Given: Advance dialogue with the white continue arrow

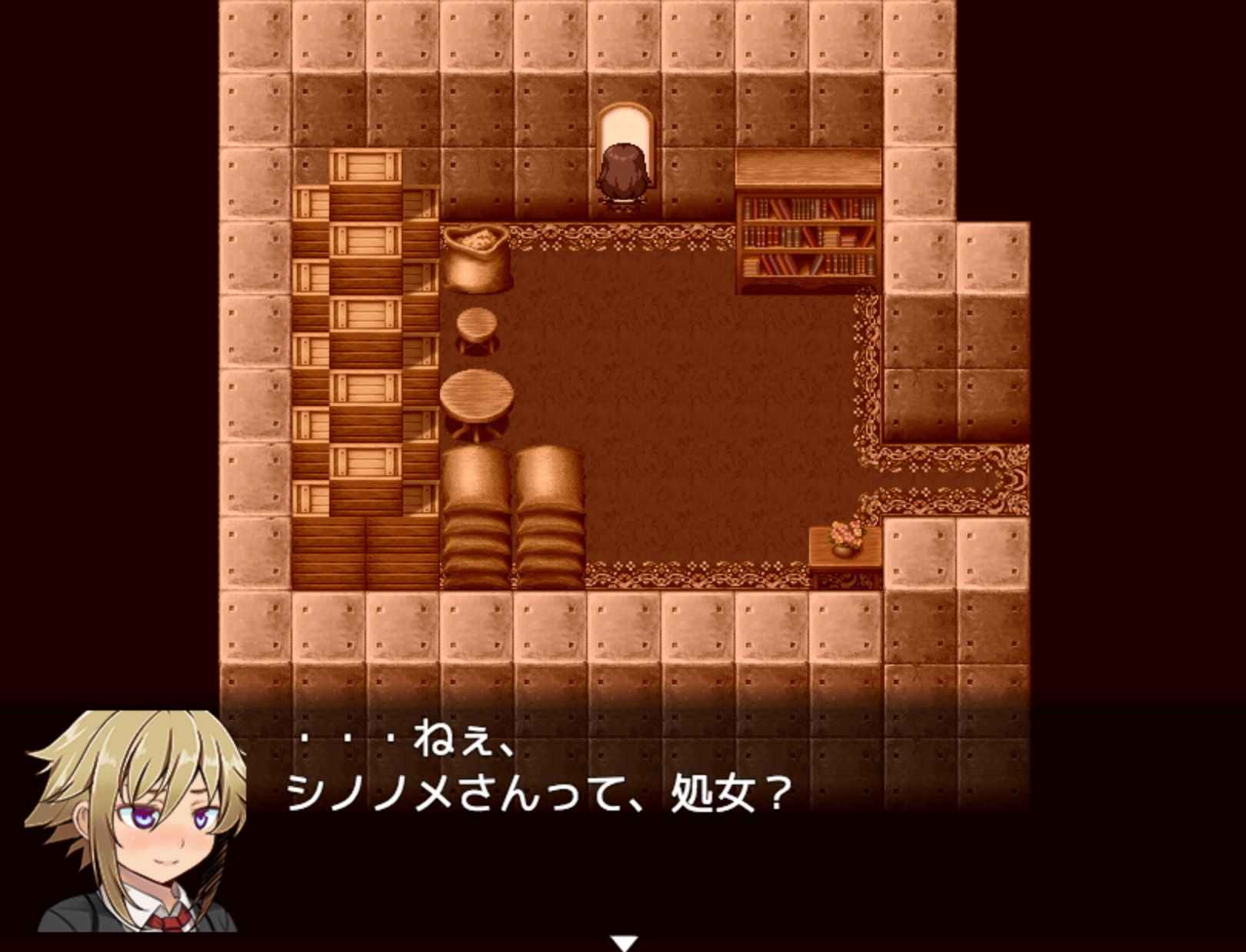Looking at the screenshot, I should [x=624, y=943].
